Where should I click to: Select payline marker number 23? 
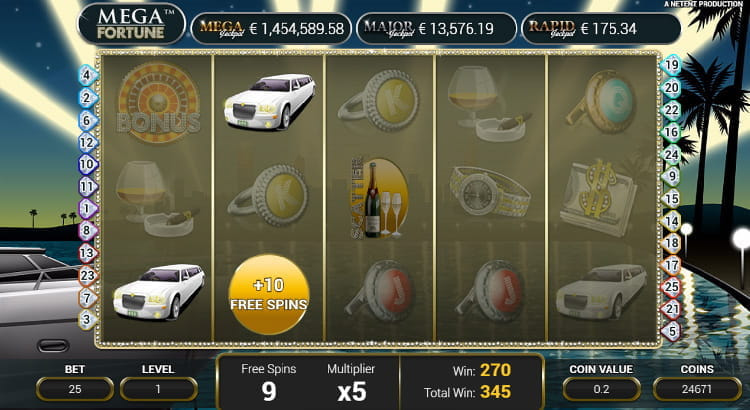[x=86, y=275]
